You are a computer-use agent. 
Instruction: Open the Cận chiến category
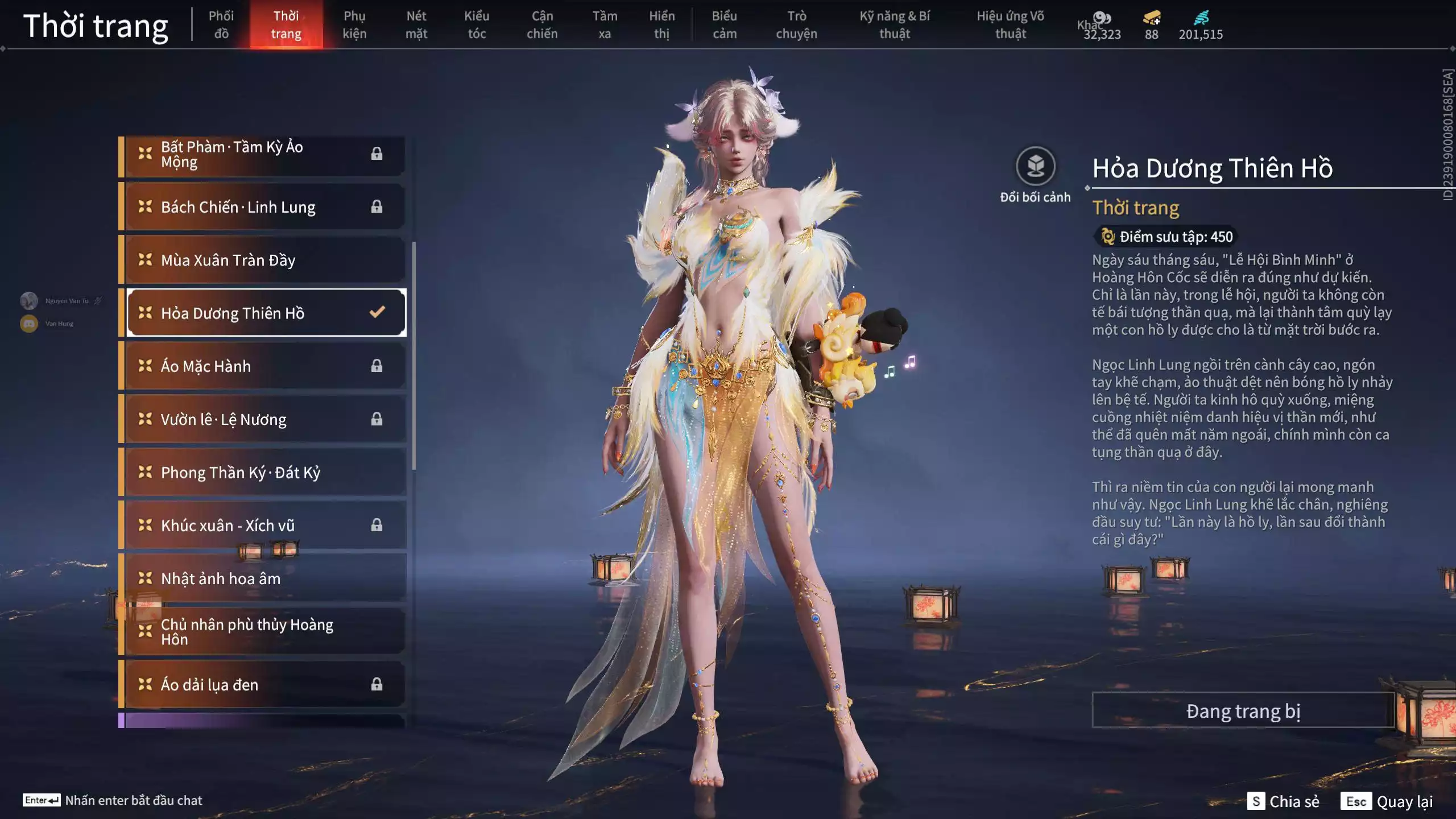(x=542, y=24)
